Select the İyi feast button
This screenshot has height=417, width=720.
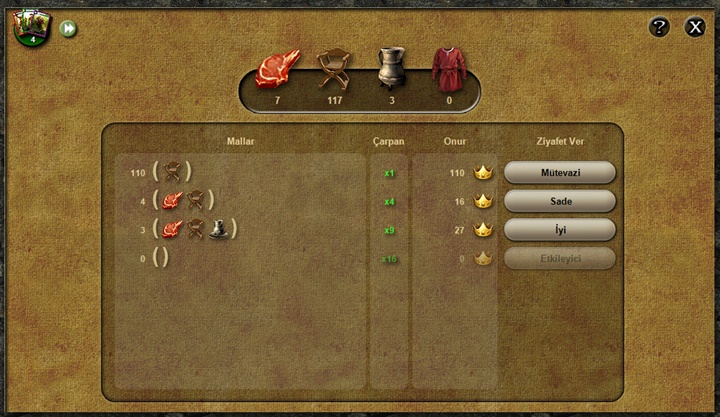point(560,229)
